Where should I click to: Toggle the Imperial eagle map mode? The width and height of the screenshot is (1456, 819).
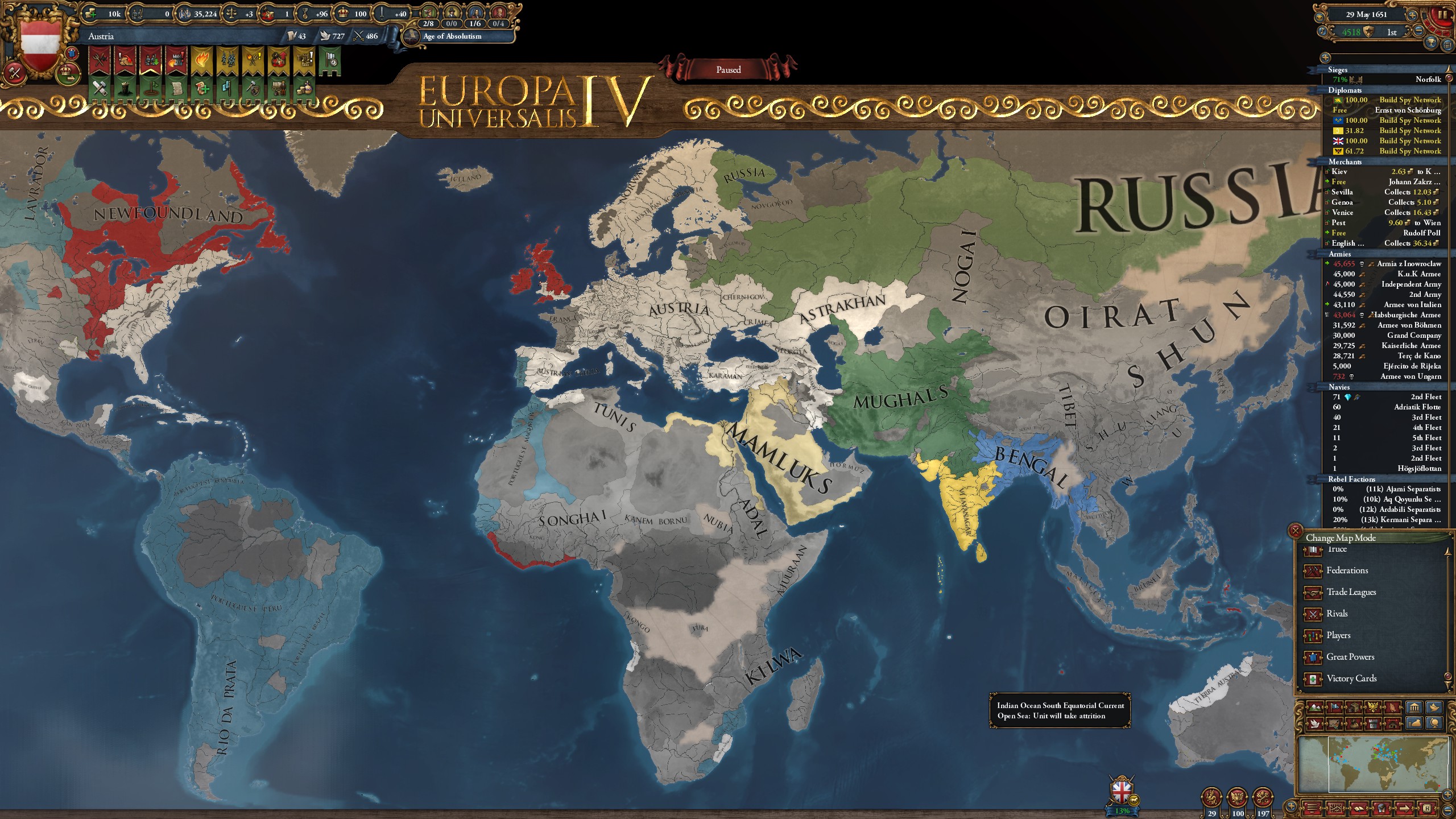[1373, 708]
